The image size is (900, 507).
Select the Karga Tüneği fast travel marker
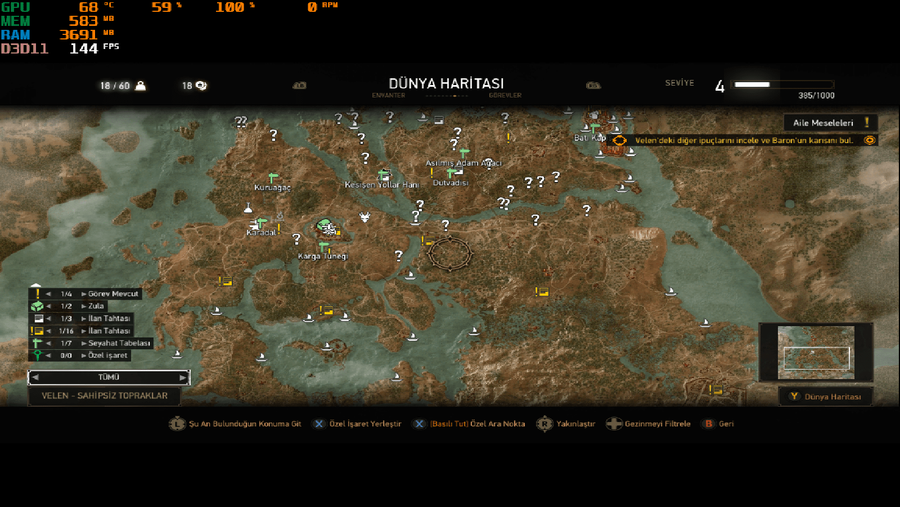coord(323,245)
